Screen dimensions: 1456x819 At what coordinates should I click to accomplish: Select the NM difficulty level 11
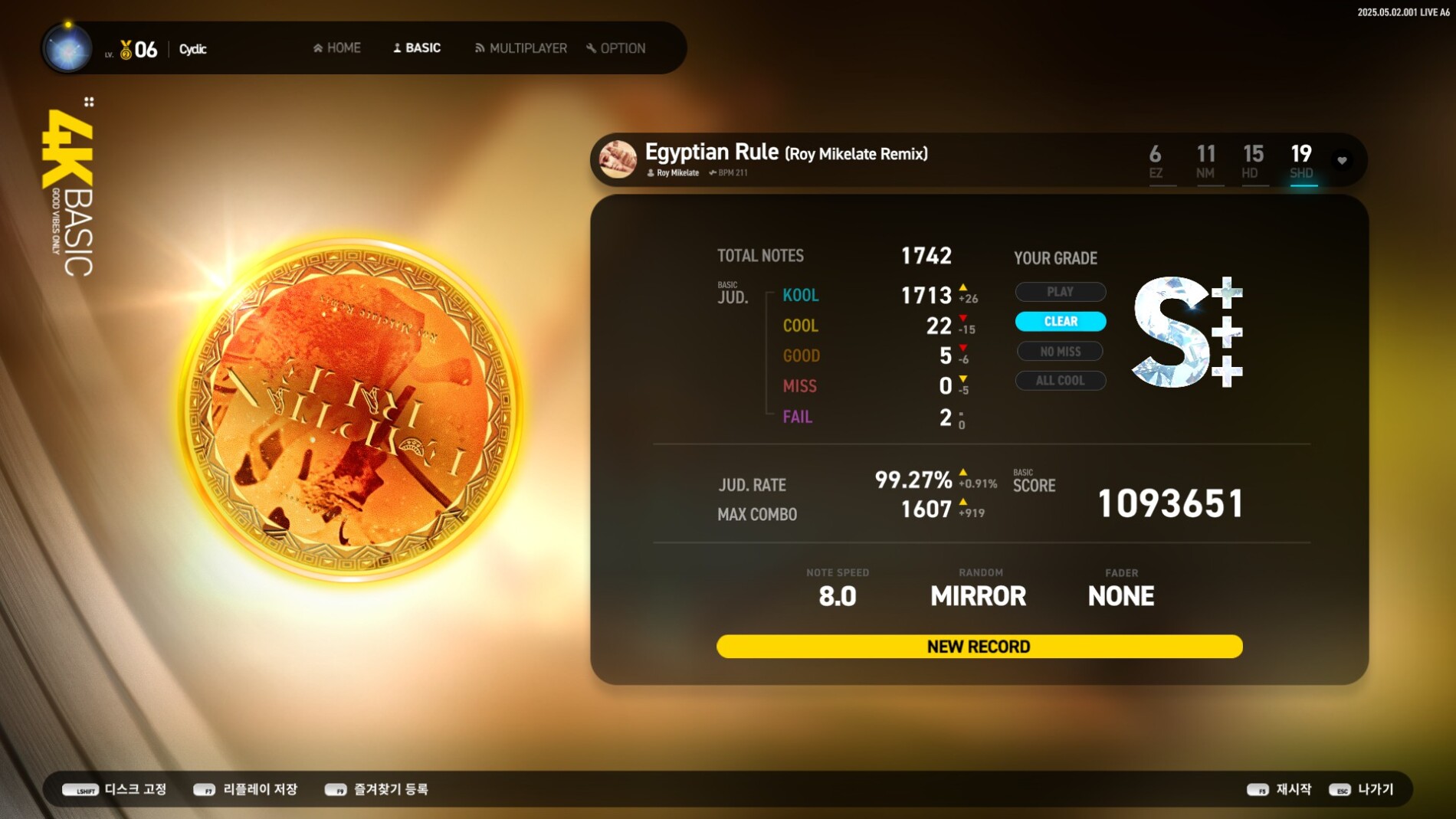coord(1205,162)
